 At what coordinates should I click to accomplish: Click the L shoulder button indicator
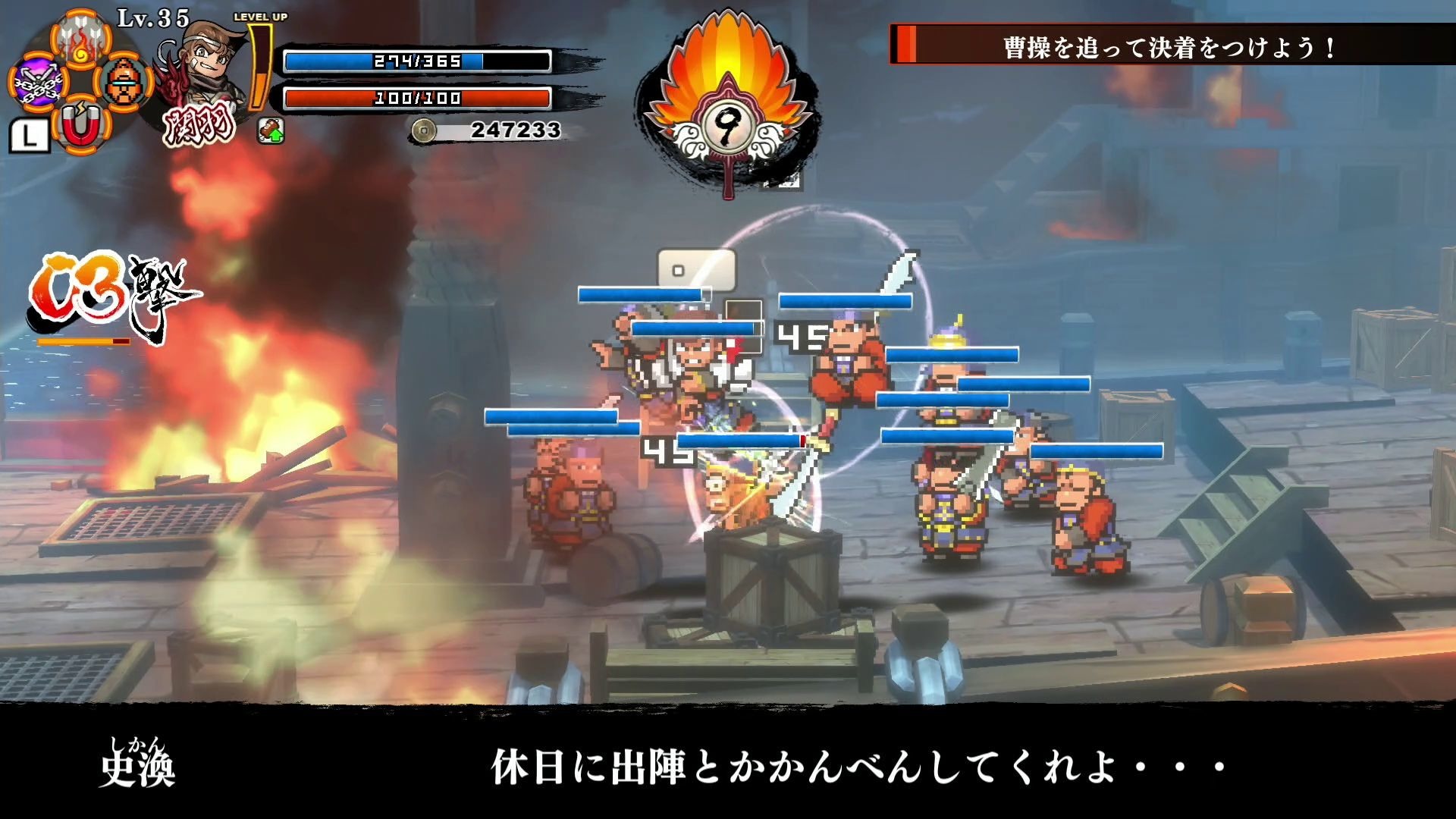click(x=30, y=134)
